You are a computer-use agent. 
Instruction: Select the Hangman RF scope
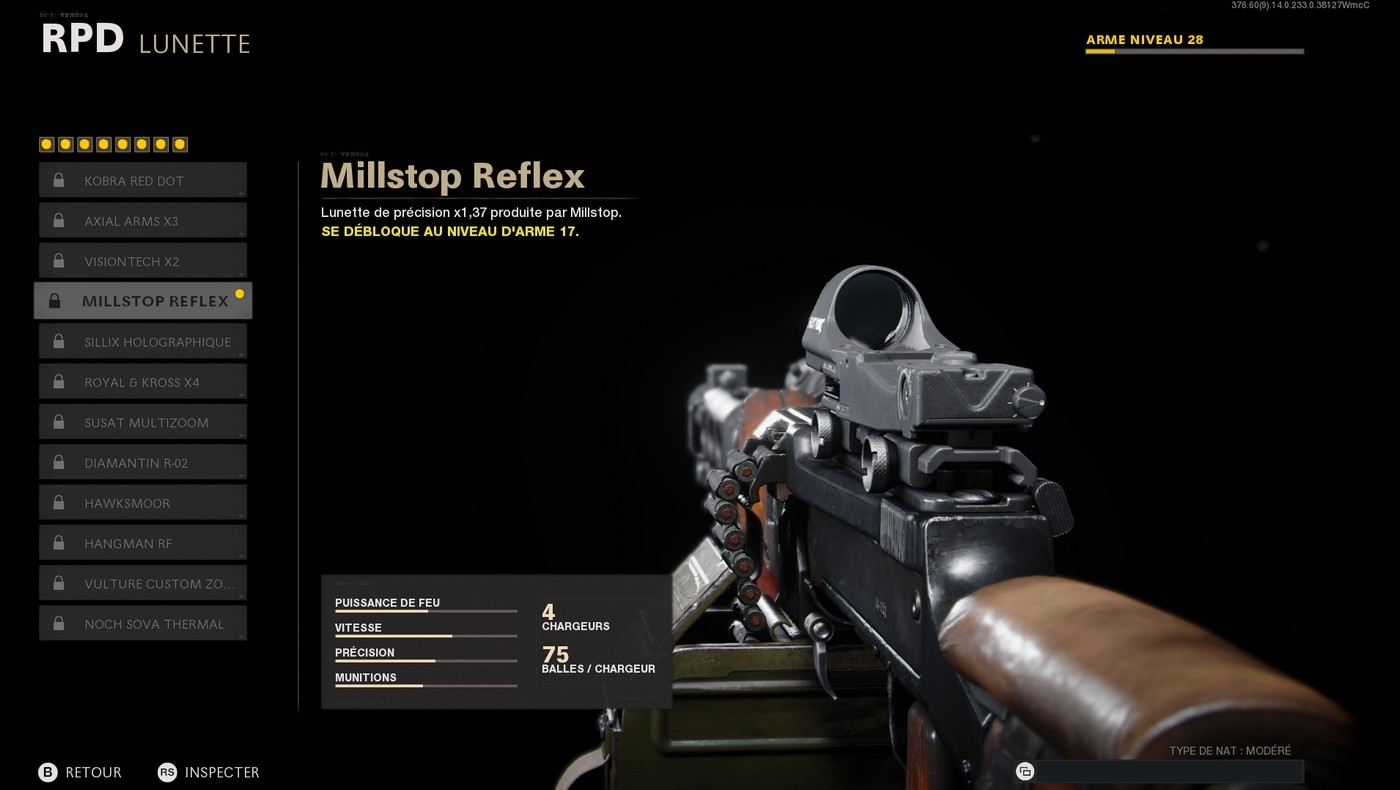(x=143, y=543)
